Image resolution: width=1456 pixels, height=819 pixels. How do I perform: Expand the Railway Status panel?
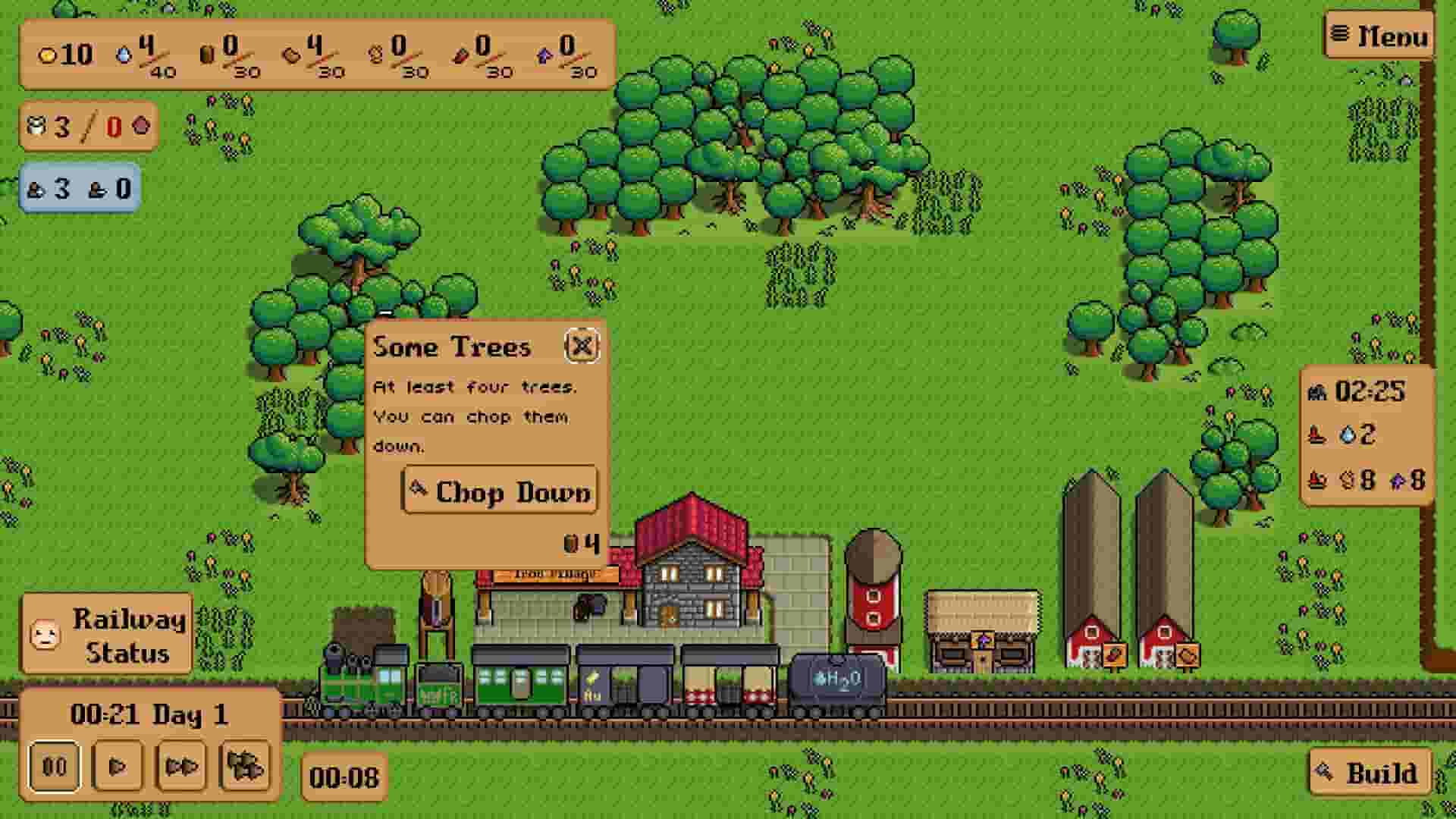pyautogui.click(x=106, y=633)
